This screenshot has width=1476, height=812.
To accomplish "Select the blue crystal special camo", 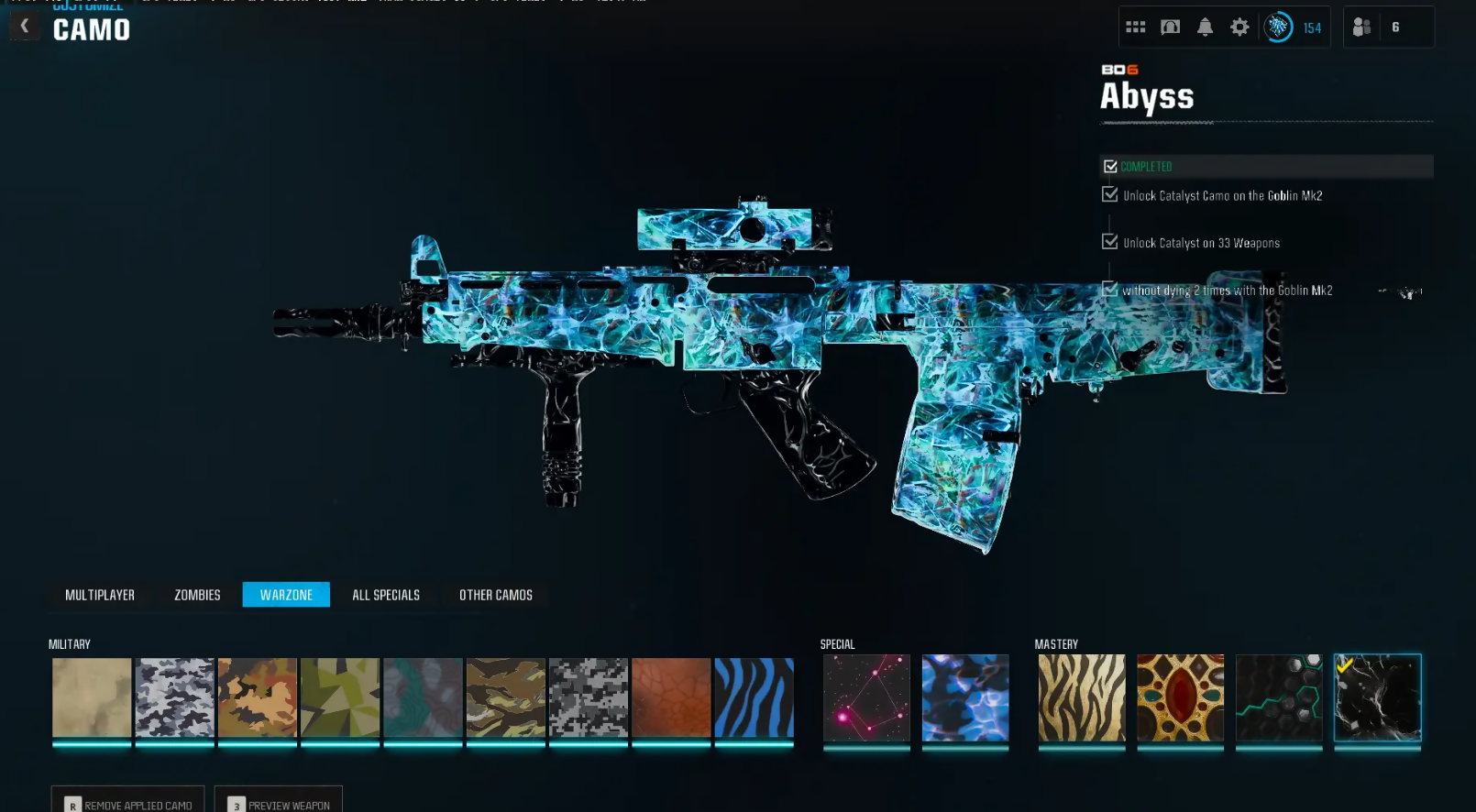I will [x=964, y=697].
